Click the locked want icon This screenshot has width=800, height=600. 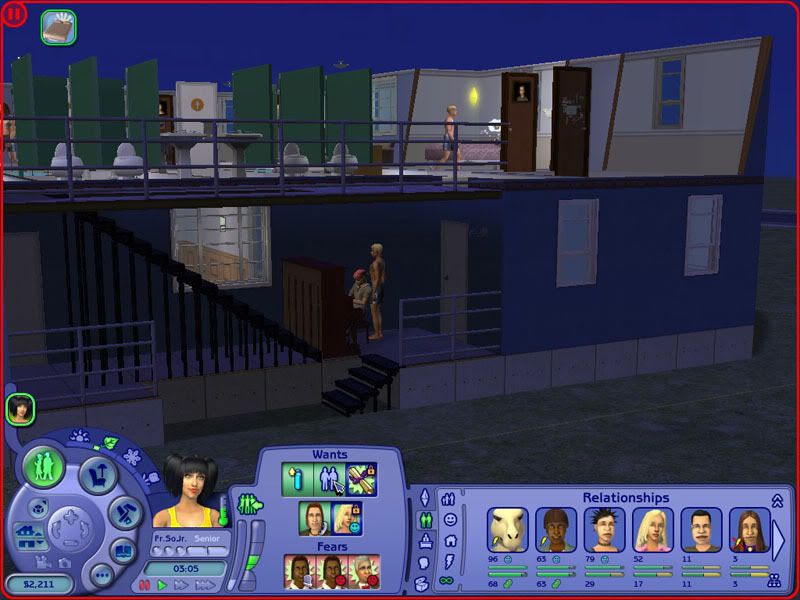coord(361,480)
